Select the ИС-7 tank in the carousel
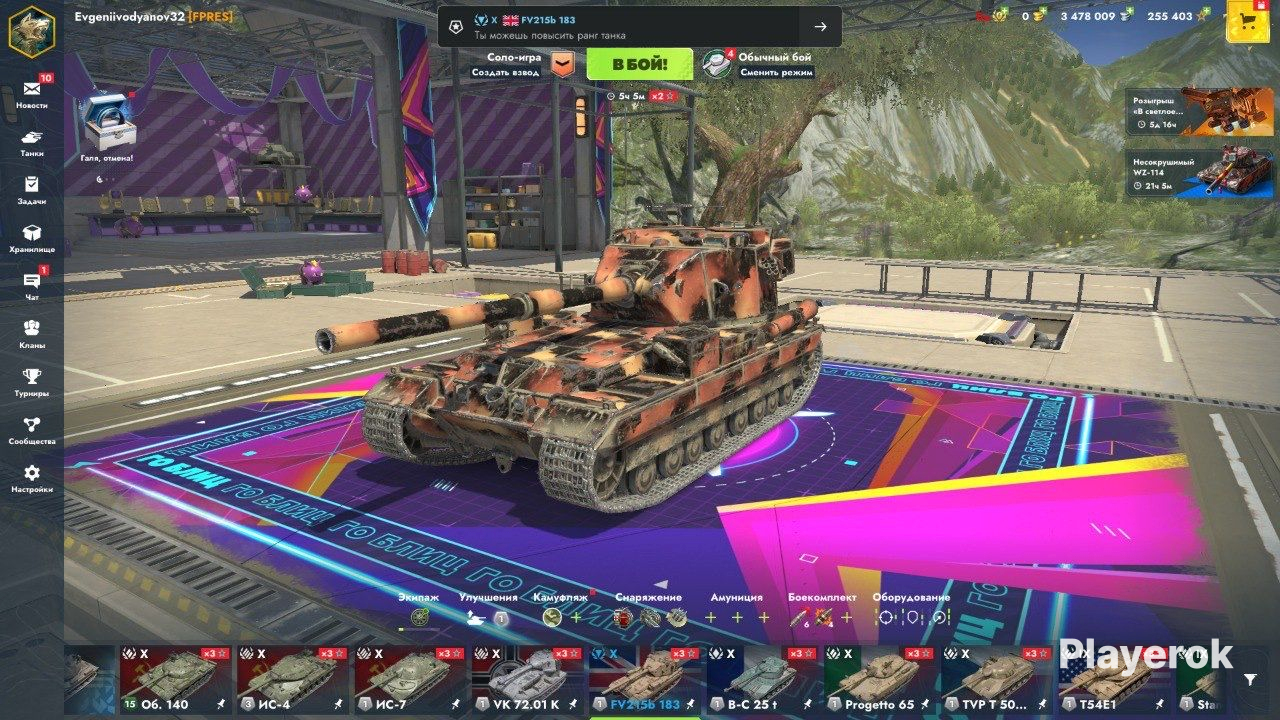 (407, 680)
